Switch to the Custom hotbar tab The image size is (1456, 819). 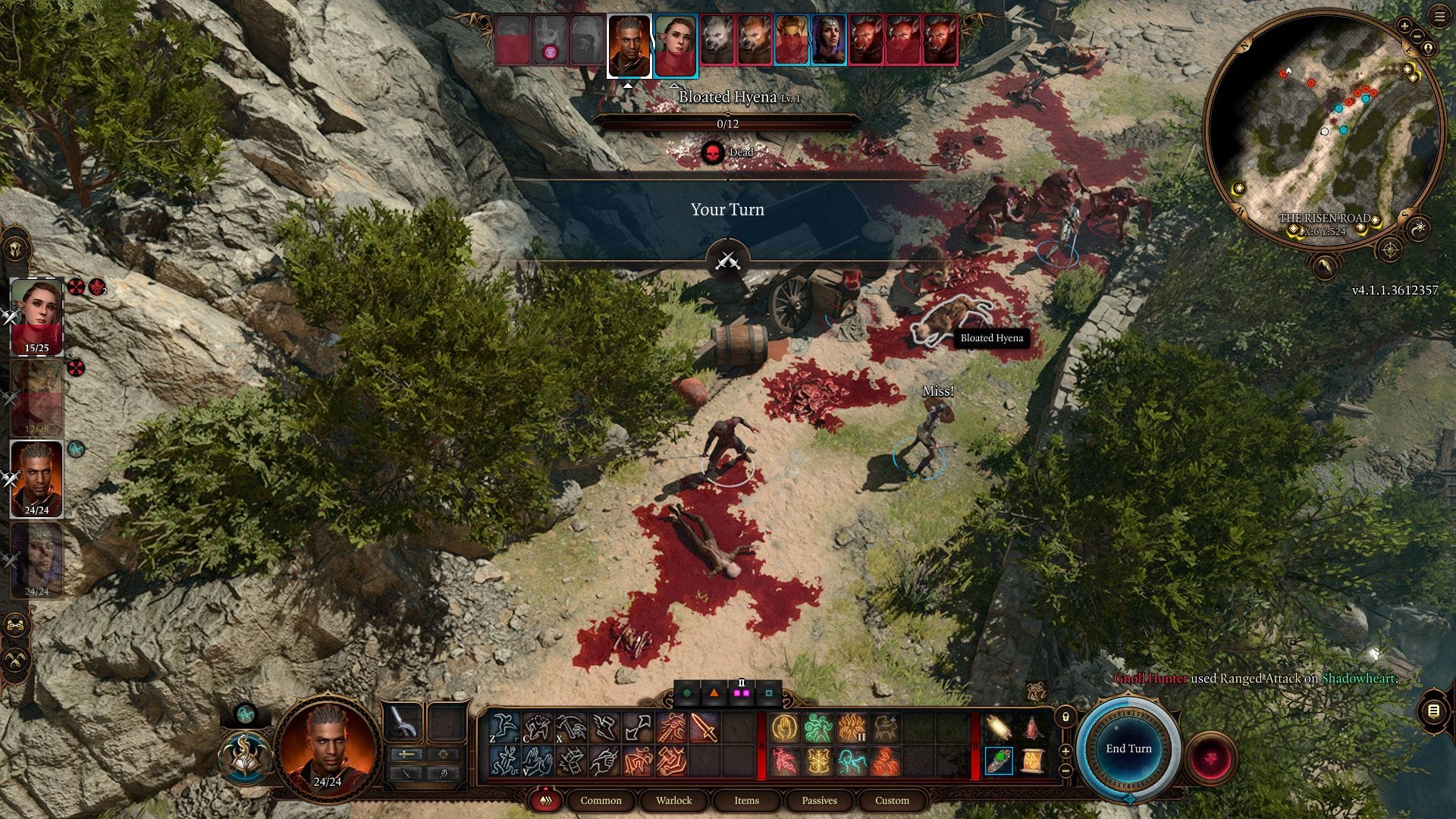[892, 800]
